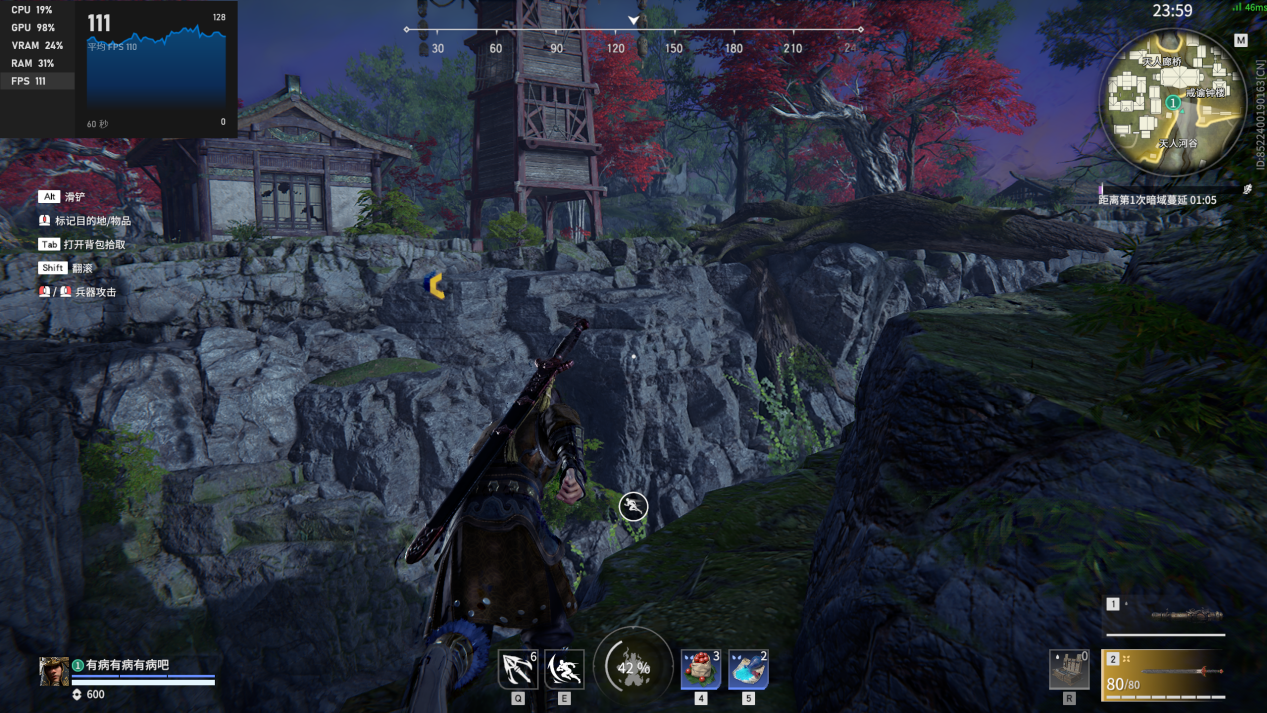Activate the grappling hook skill icon
The image size is (1267, 713).
pyautogui.click(x=517, y=669)
